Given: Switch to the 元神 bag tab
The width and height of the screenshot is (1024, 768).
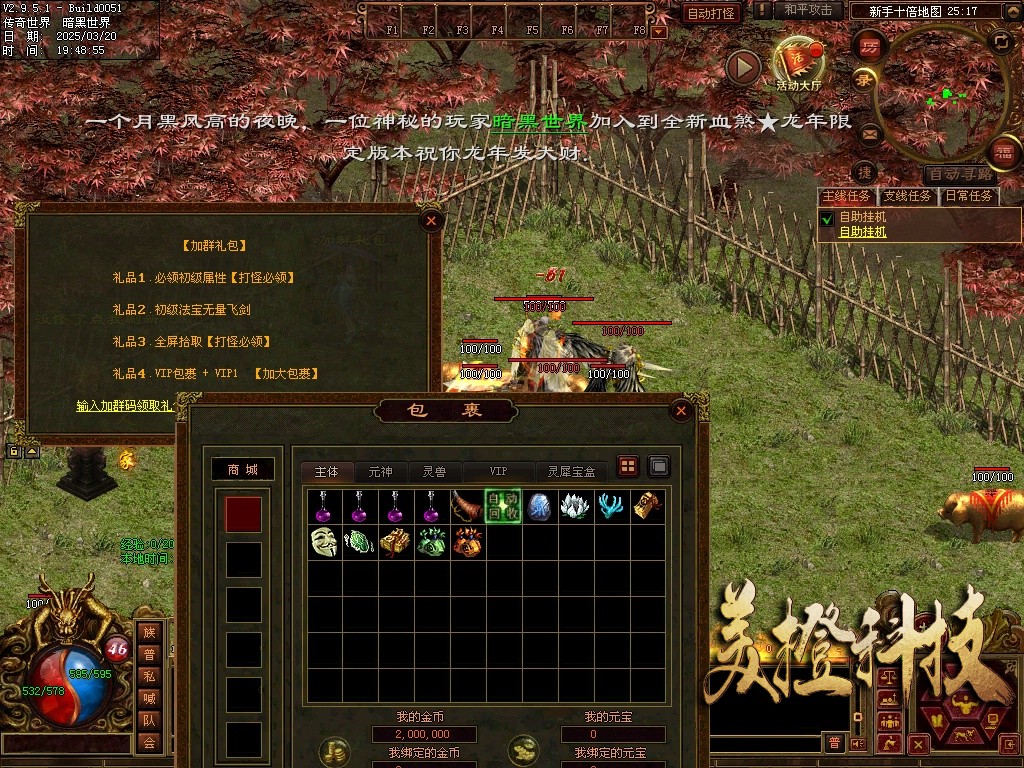Looking at the screenshot, I should click(x=381, y=471).
